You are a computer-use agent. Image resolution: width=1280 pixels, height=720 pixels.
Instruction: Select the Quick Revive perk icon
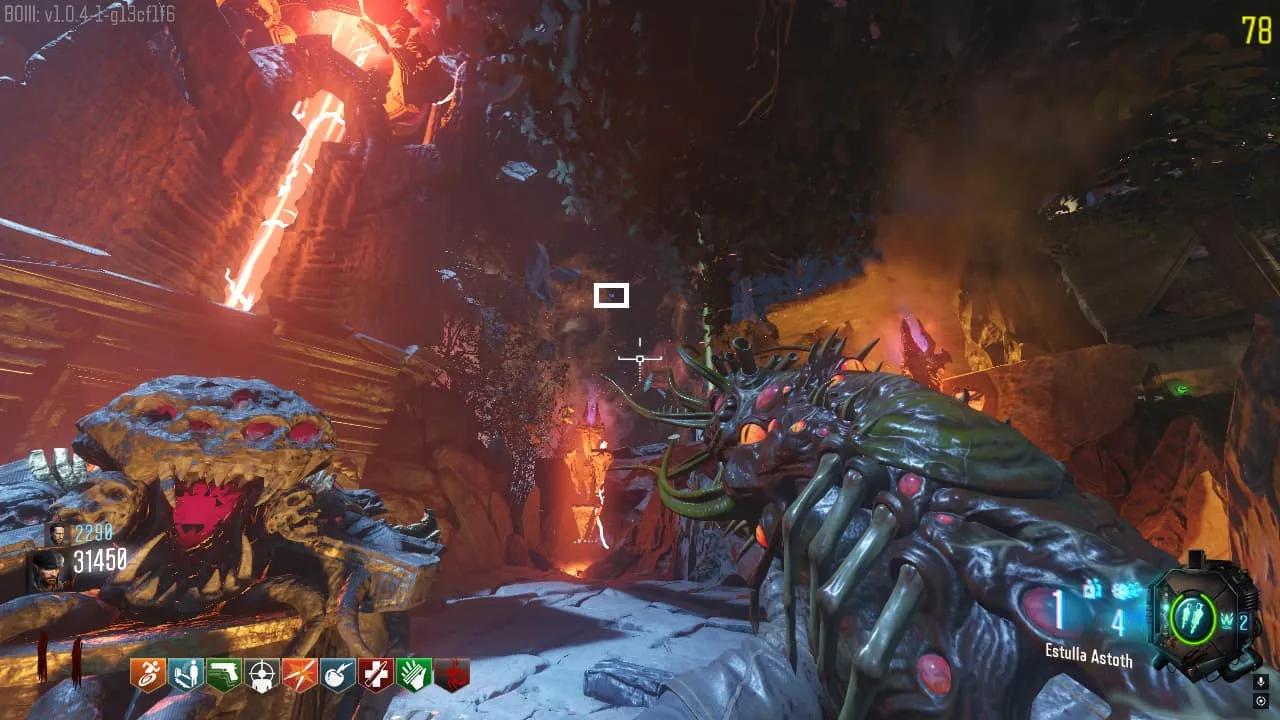coord(184,675)
